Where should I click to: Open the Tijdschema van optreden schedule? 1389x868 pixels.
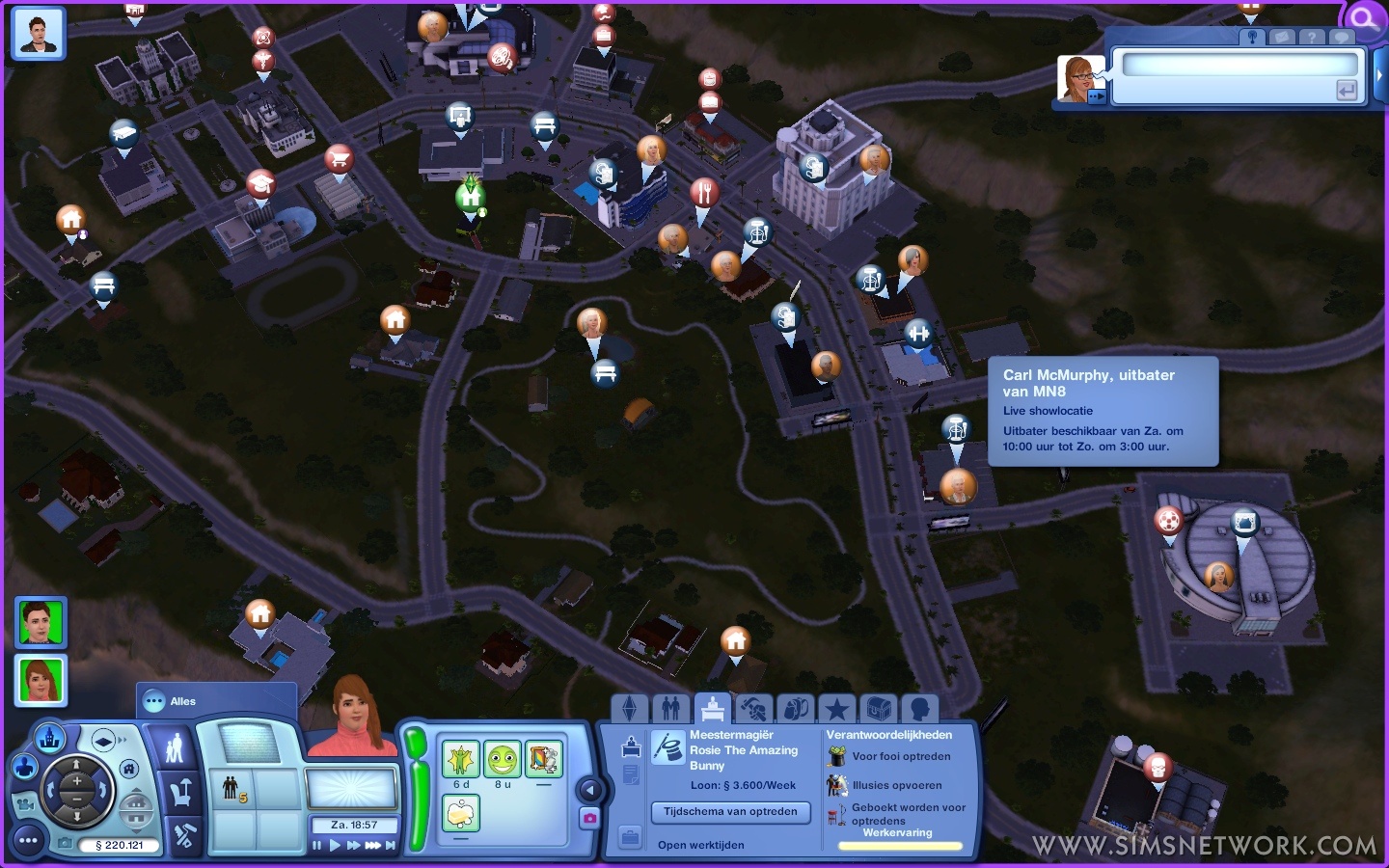pyautogui.click(x=730, y=812)
